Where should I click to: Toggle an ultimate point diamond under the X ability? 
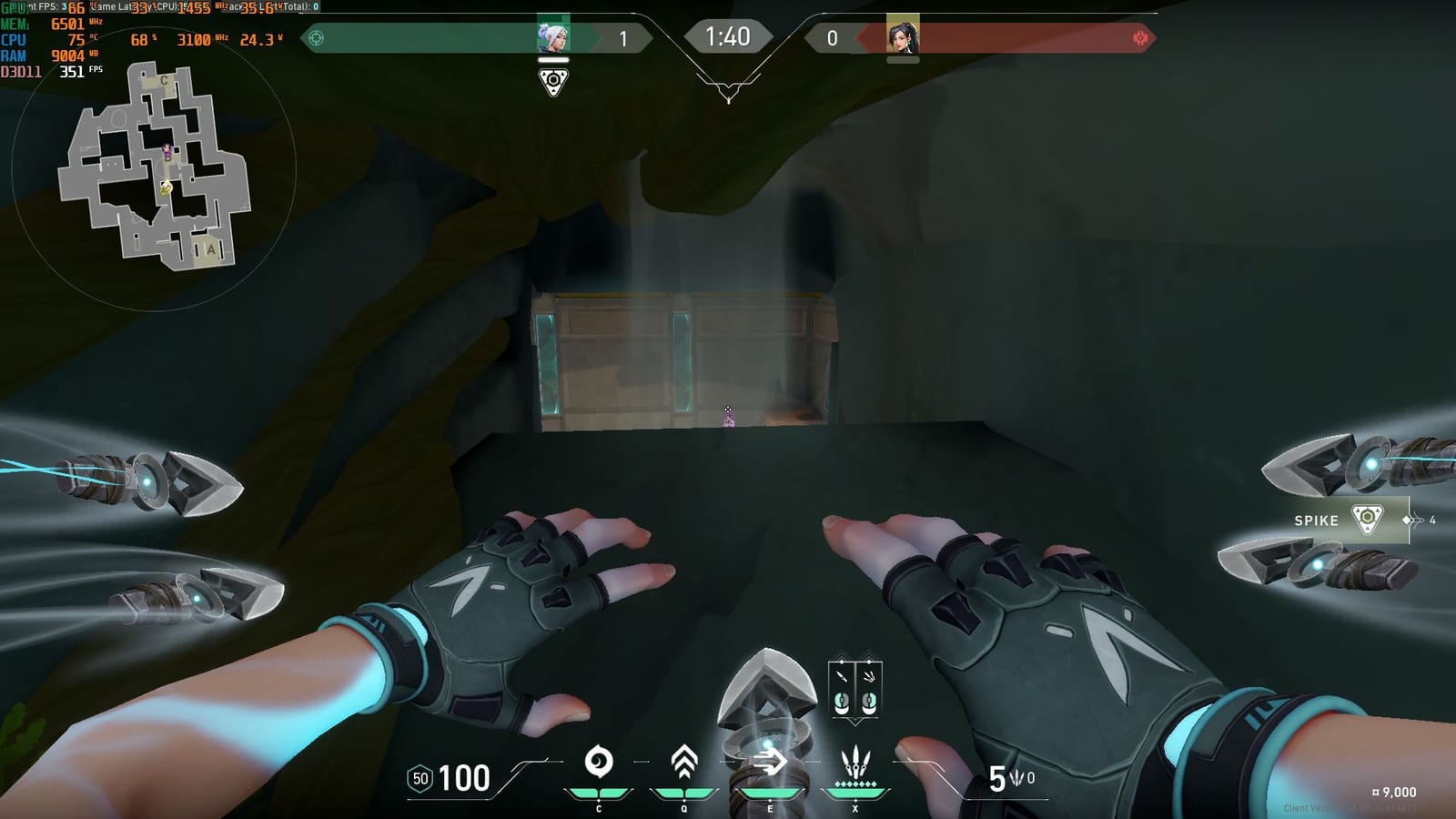pyautogui.click(x=855, y=784)
